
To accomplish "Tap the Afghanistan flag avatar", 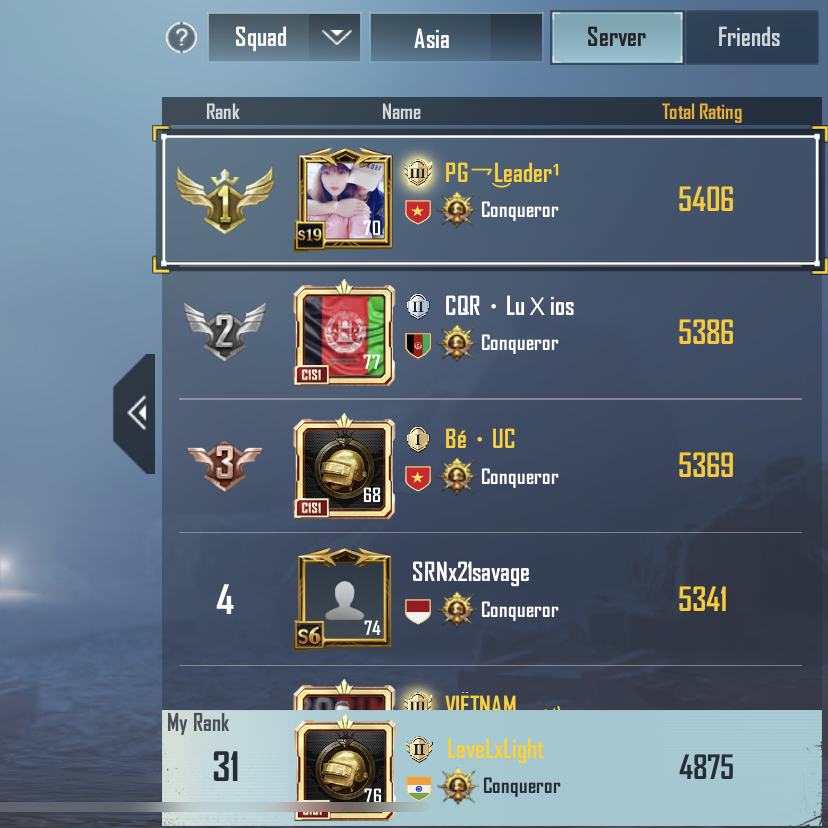I will click(x=345, y=335).
